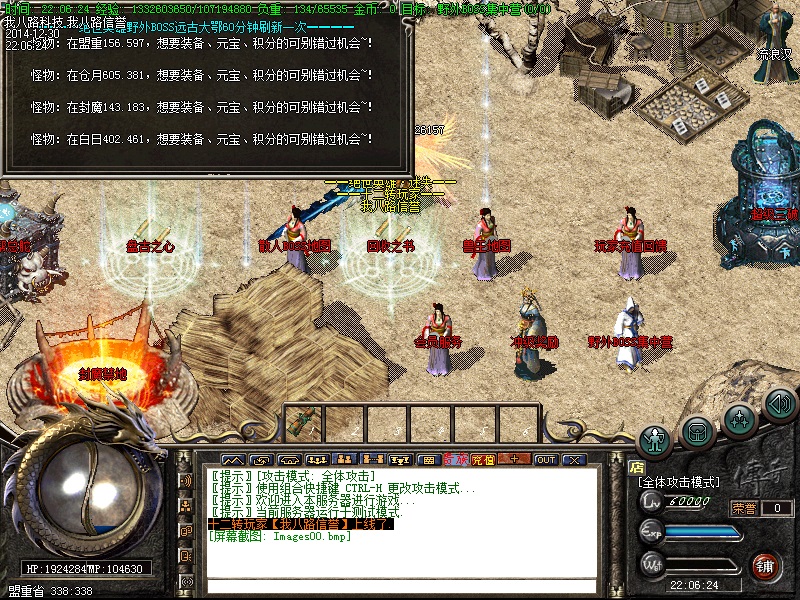Open the 充值 recharge button
800x600 pixels.
483,460
